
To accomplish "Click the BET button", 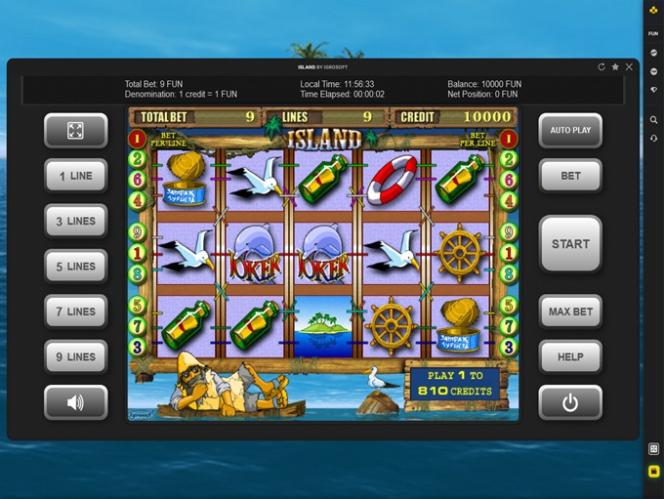I will [570, 175].
